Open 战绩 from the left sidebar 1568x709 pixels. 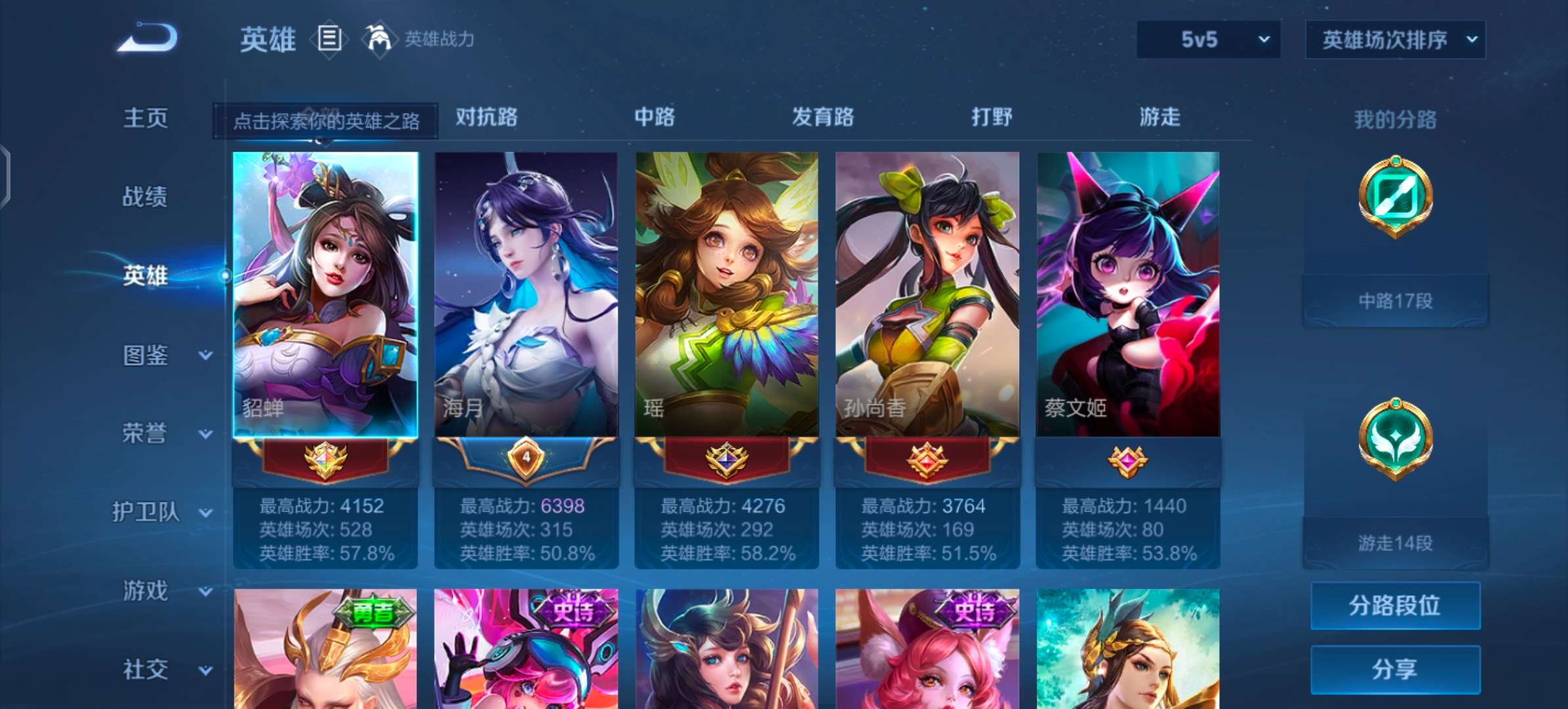pyautogui.click(x=146, y=197)
